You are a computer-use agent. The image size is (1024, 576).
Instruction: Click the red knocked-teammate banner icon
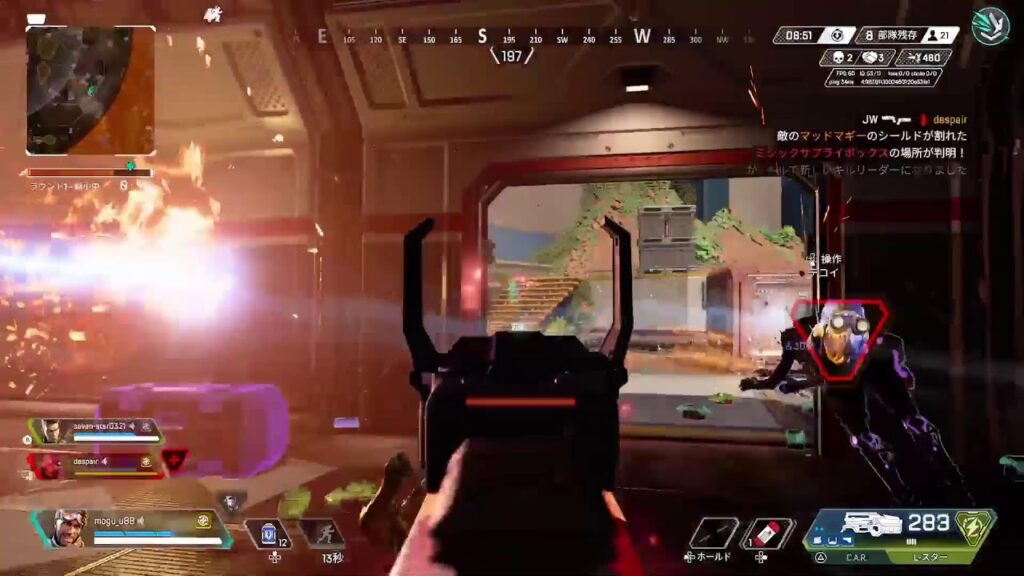pos(174,460)
